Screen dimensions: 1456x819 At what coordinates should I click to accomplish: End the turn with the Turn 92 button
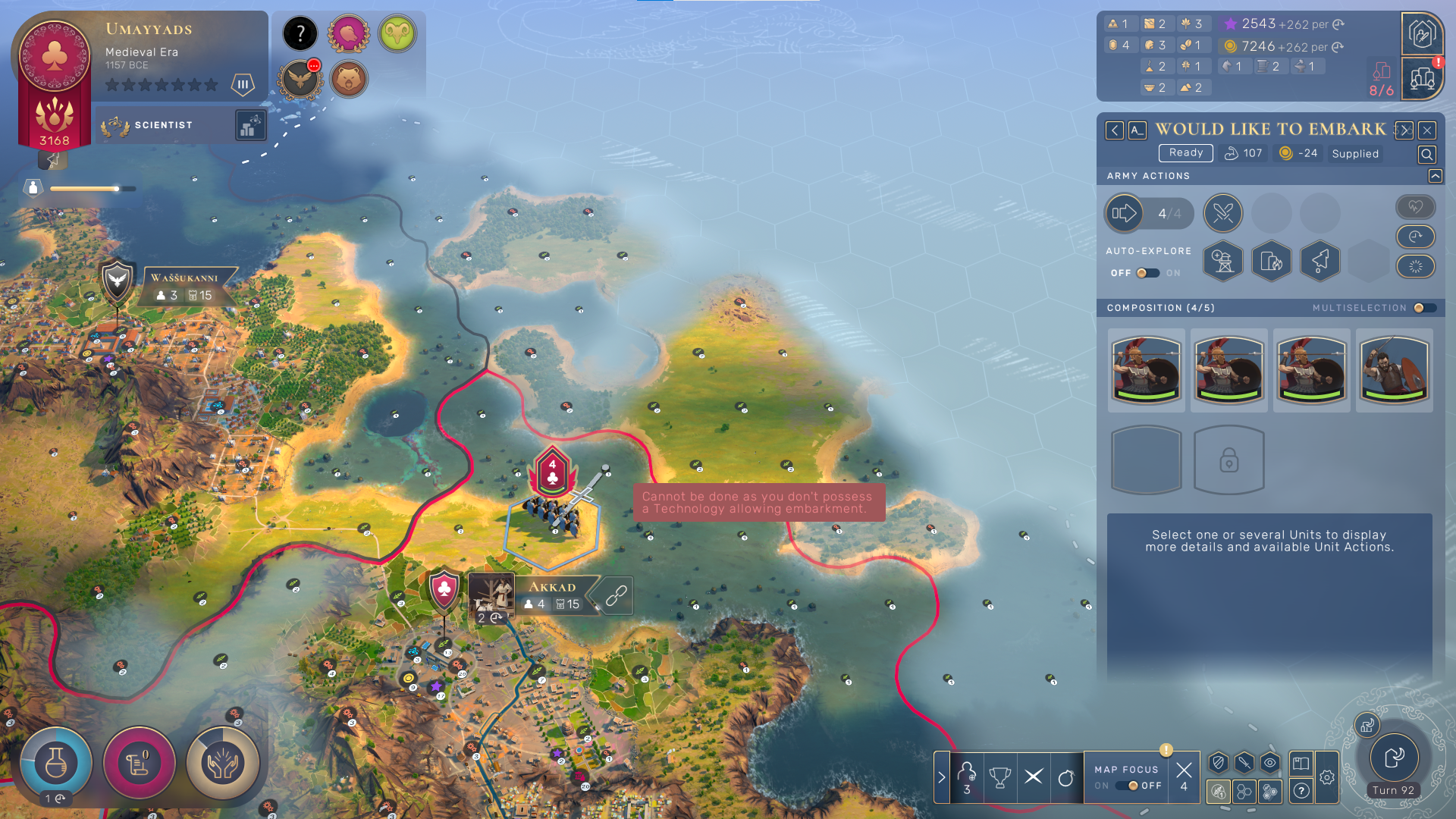pyautogui.click(x=1394, y=758)
